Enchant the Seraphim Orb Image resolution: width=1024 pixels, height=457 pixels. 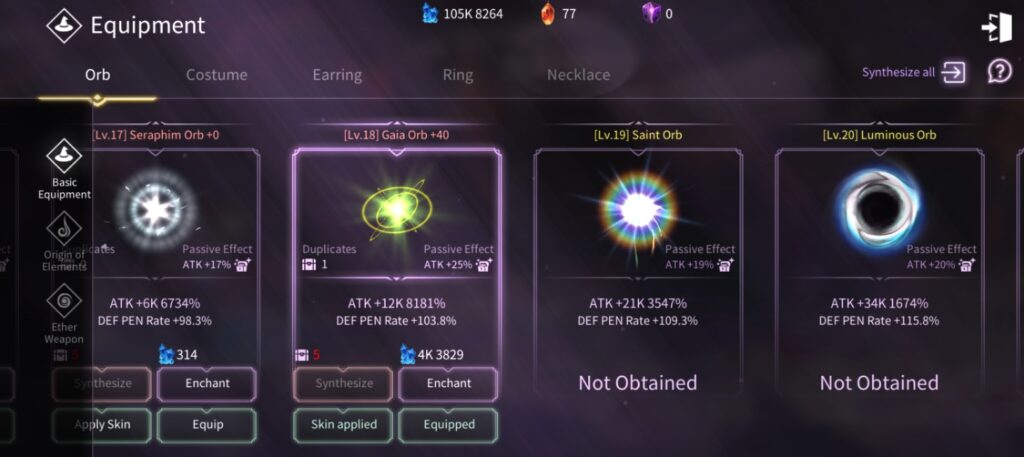tap(207, 383)
